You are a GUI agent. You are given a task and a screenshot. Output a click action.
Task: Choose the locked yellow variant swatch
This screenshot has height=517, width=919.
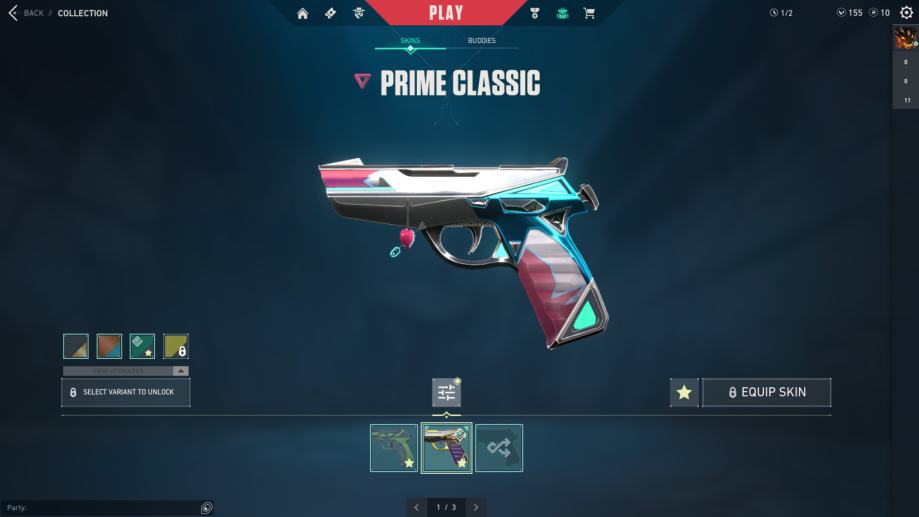pyautogui.click(x=176, y=346)
